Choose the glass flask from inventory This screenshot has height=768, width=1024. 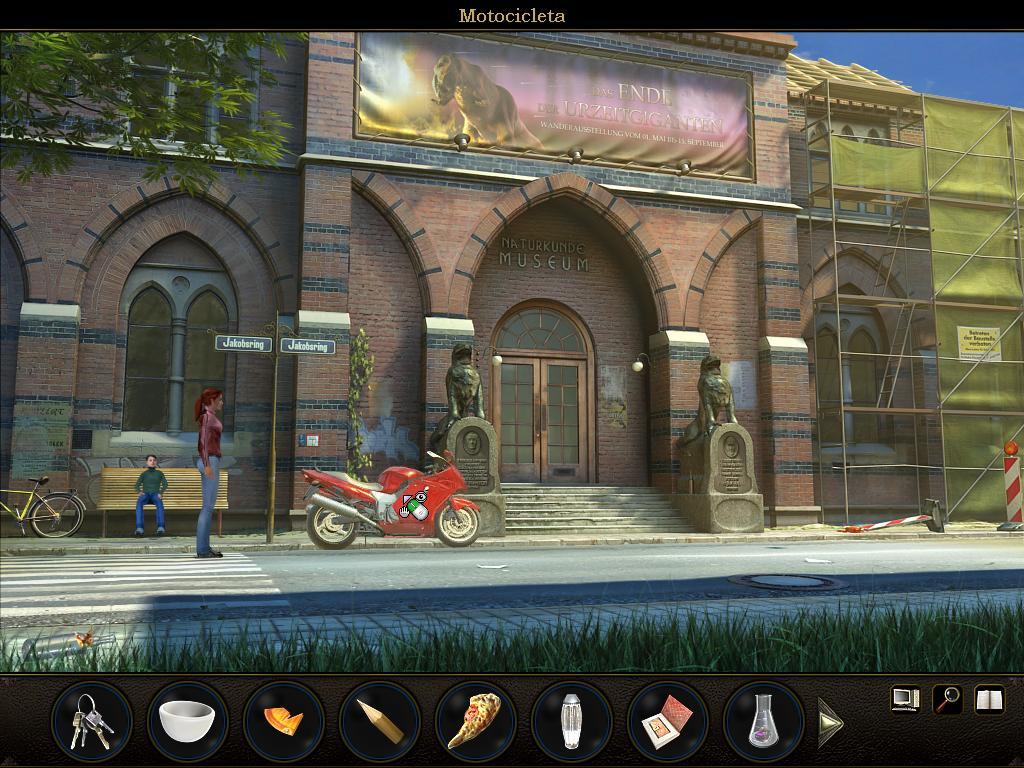763,721
